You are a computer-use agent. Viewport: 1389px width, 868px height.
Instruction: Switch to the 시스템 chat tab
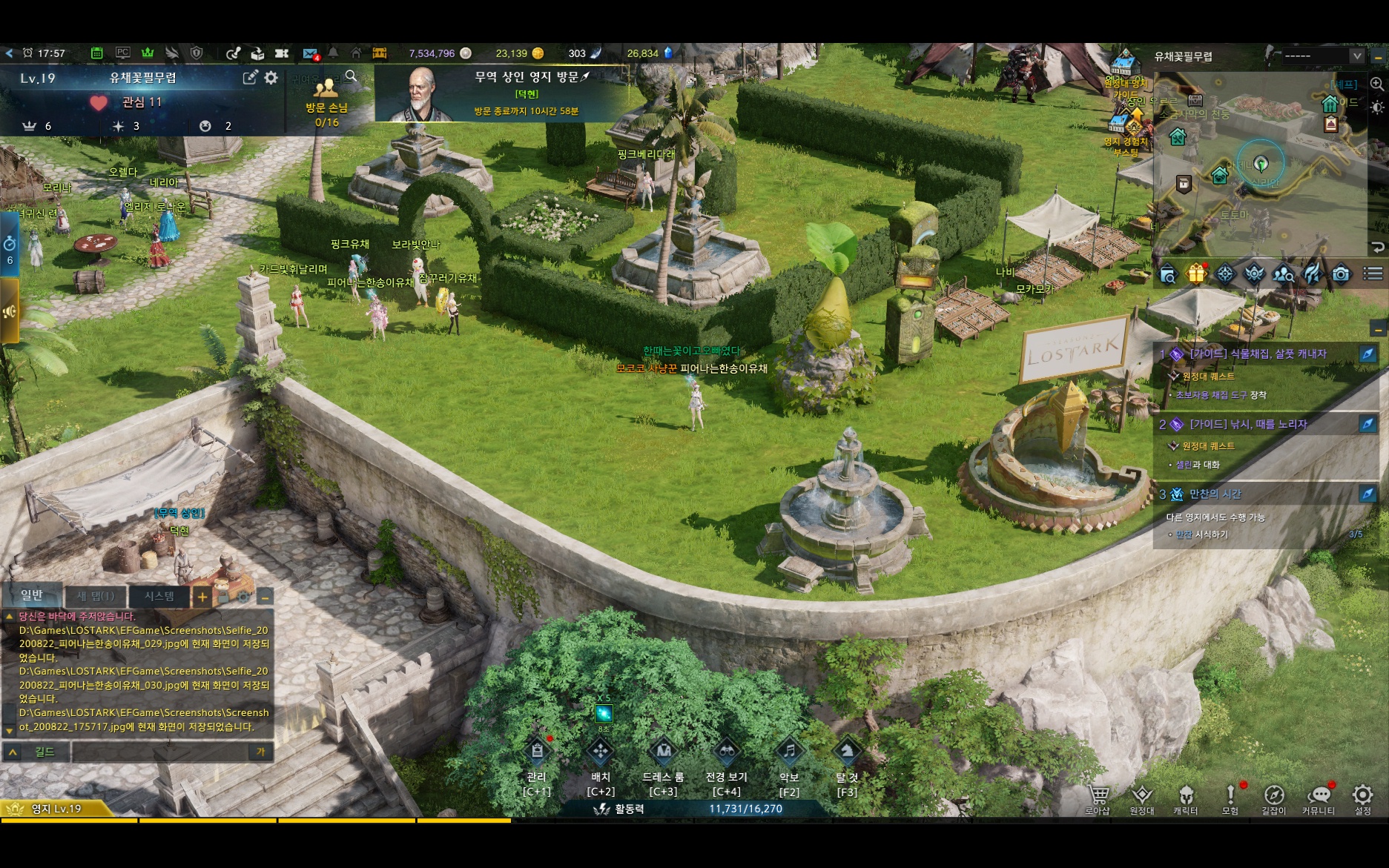[159, 596]
